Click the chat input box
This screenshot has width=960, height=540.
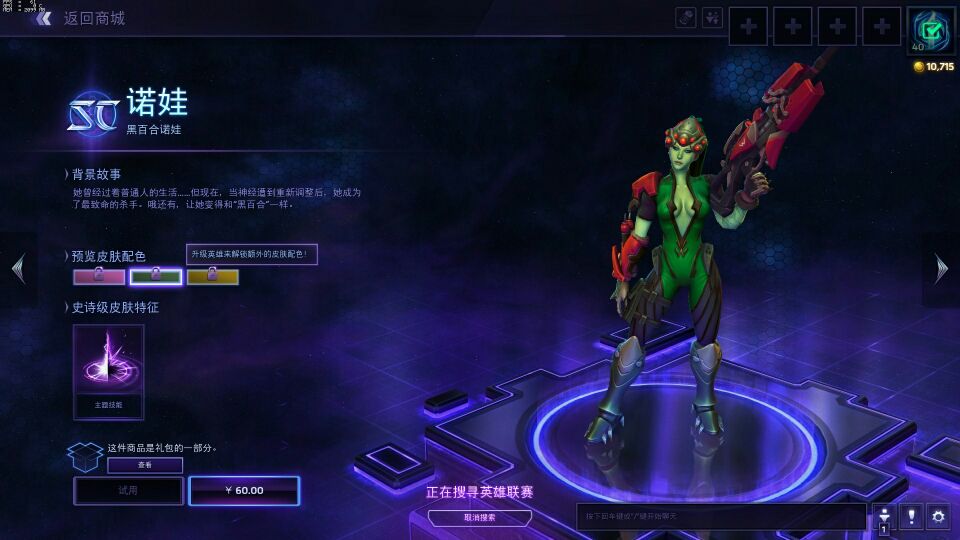coord(720,516)
